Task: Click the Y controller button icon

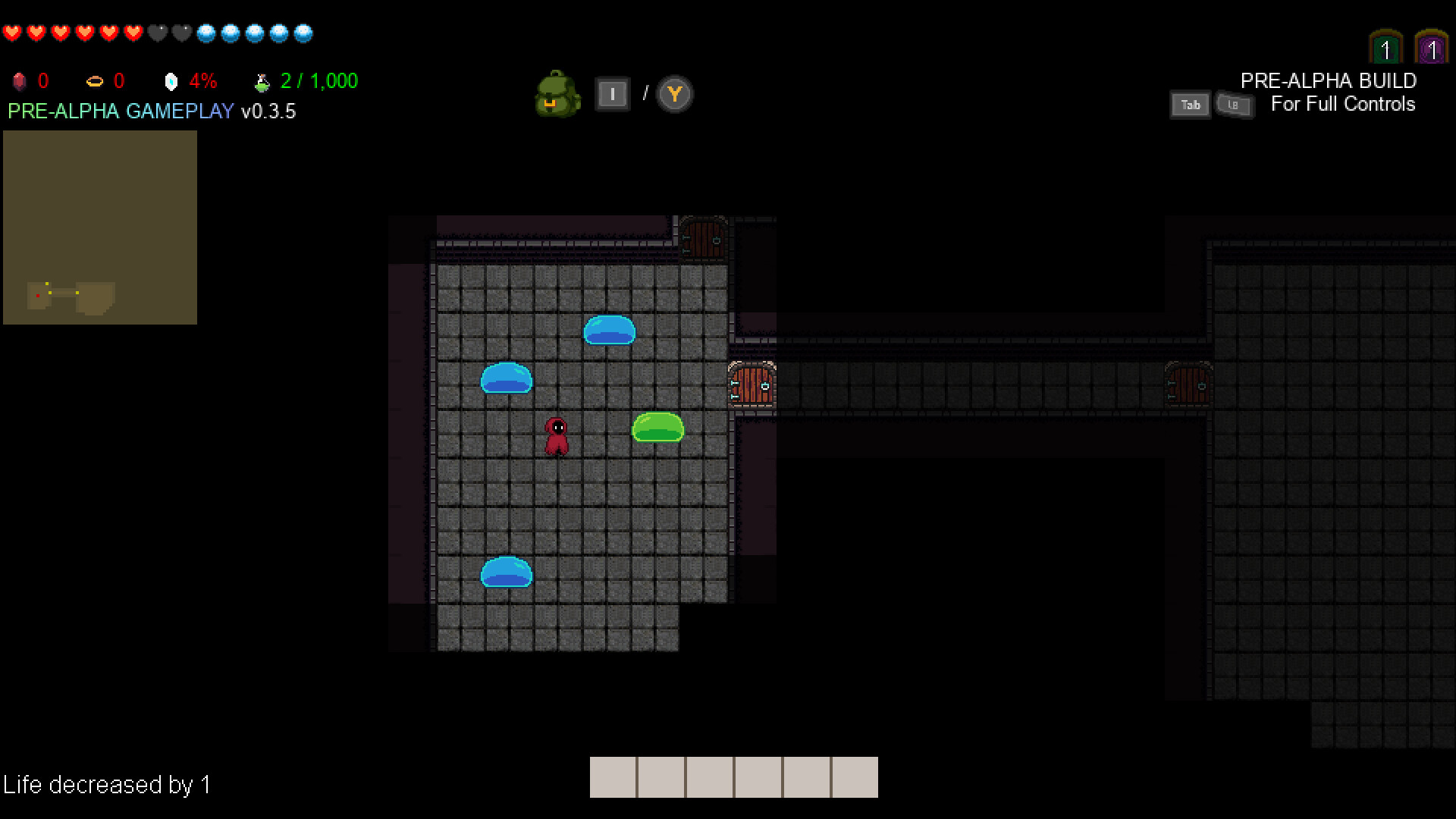Action: pyautogui.click(x=673, y=94)
